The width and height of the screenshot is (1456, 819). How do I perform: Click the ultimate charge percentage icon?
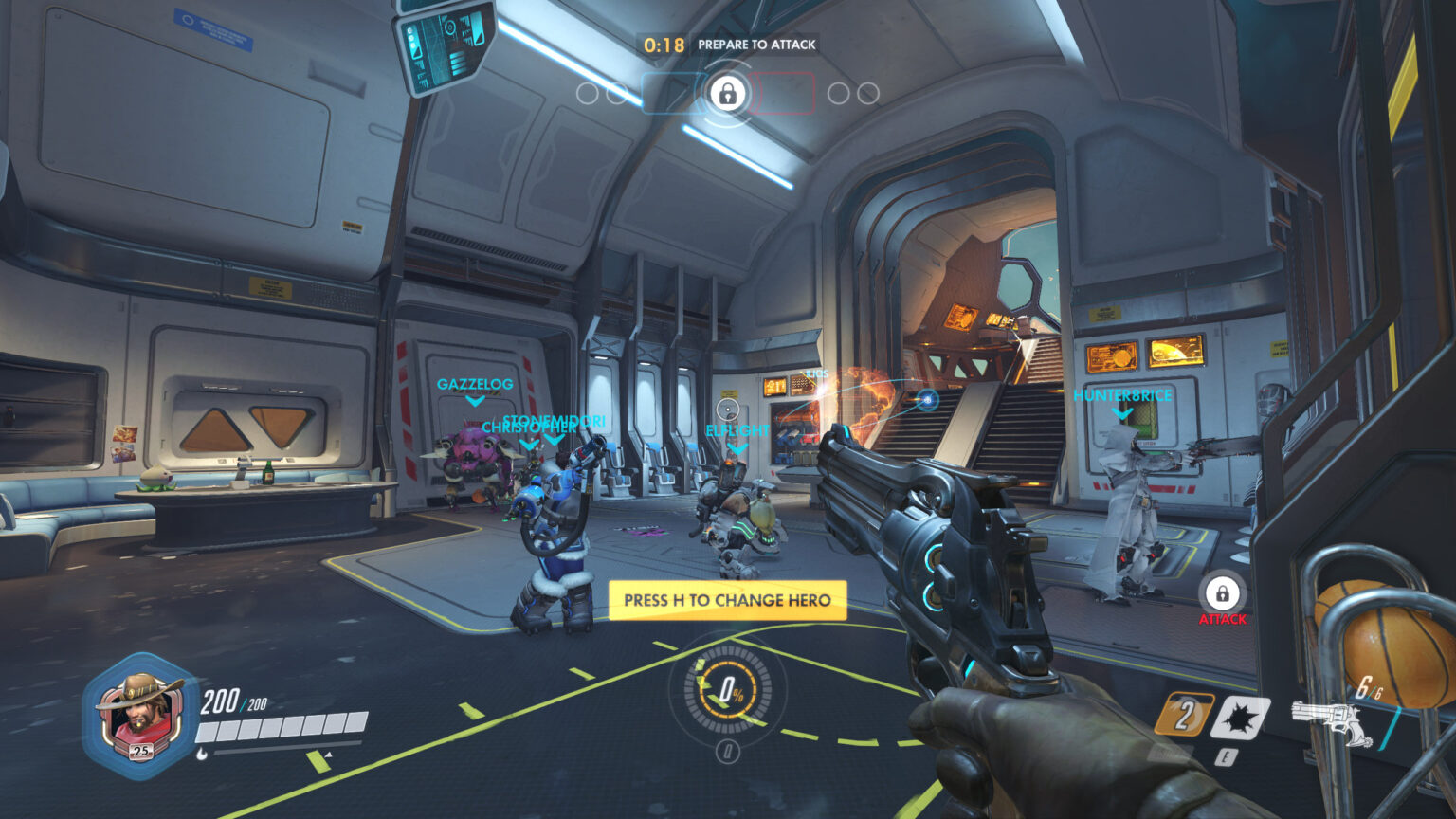pyautogui.click(x=730, y=690)
